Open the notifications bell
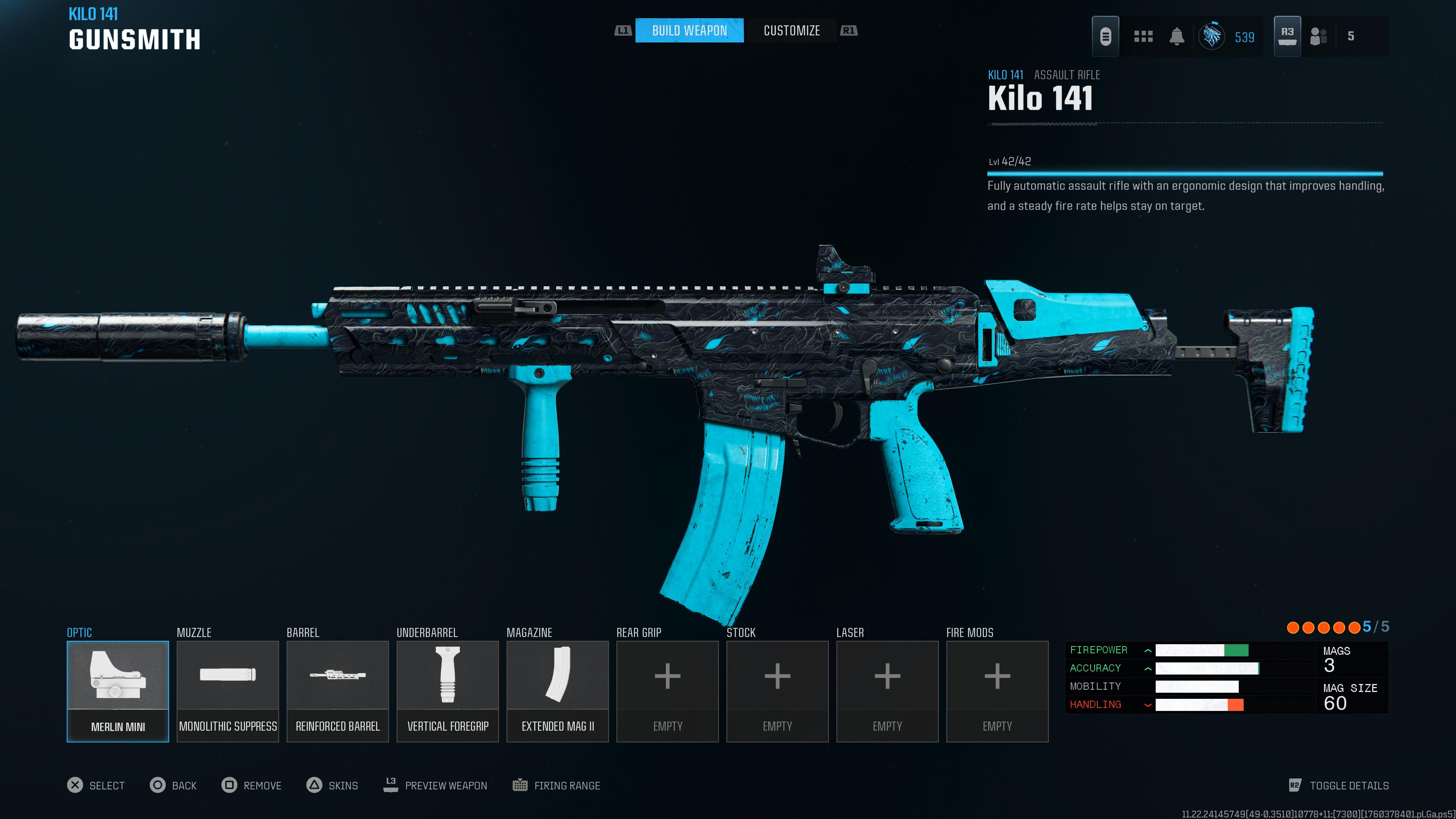 (1177, 37)
